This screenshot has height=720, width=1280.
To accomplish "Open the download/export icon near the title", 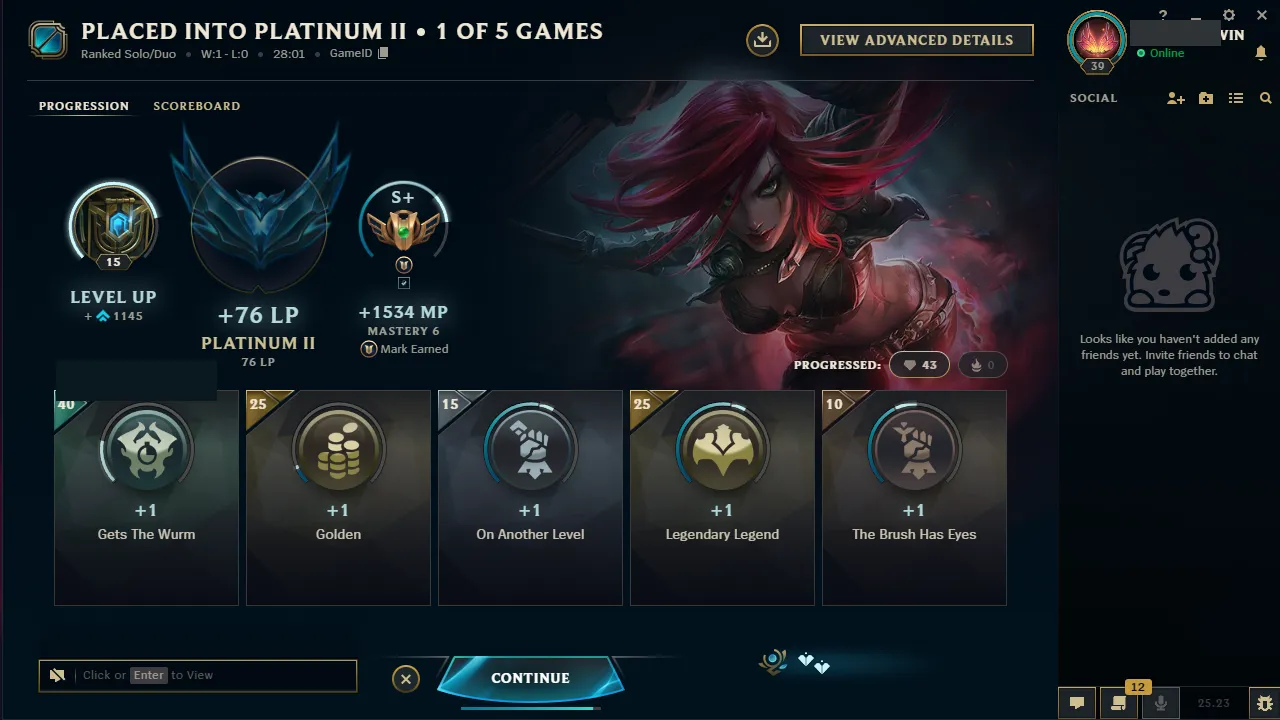I will tap(761, 41).
